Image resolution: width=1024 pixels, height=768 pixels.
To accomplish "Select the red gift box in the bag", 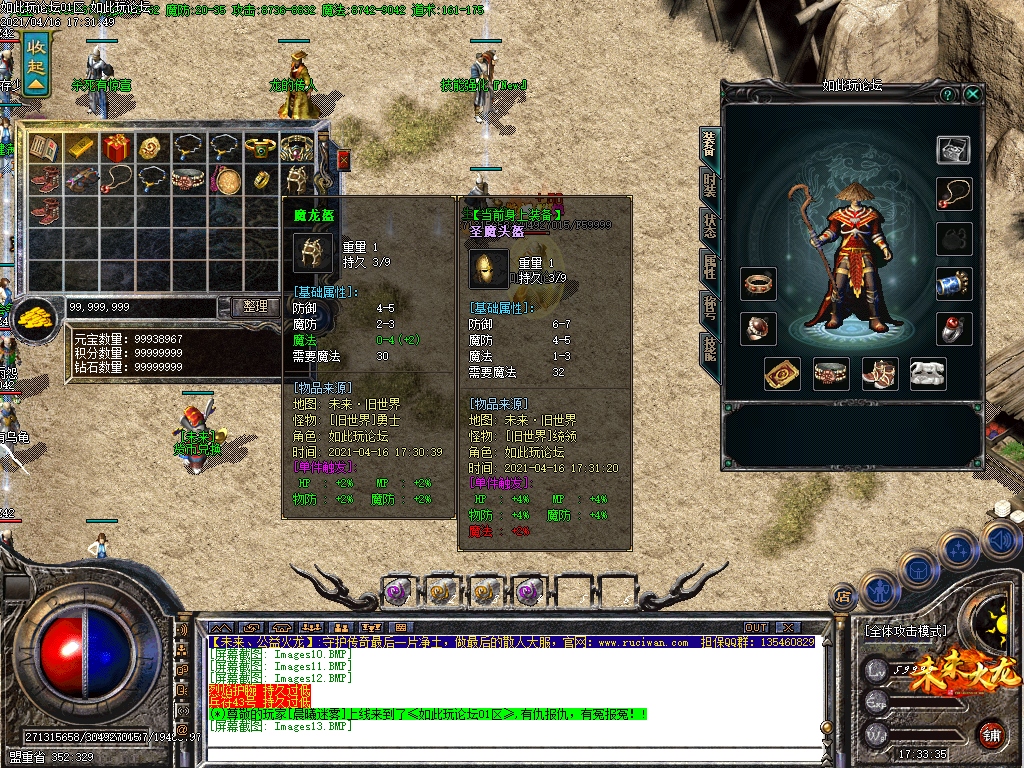I will point(117,148).
